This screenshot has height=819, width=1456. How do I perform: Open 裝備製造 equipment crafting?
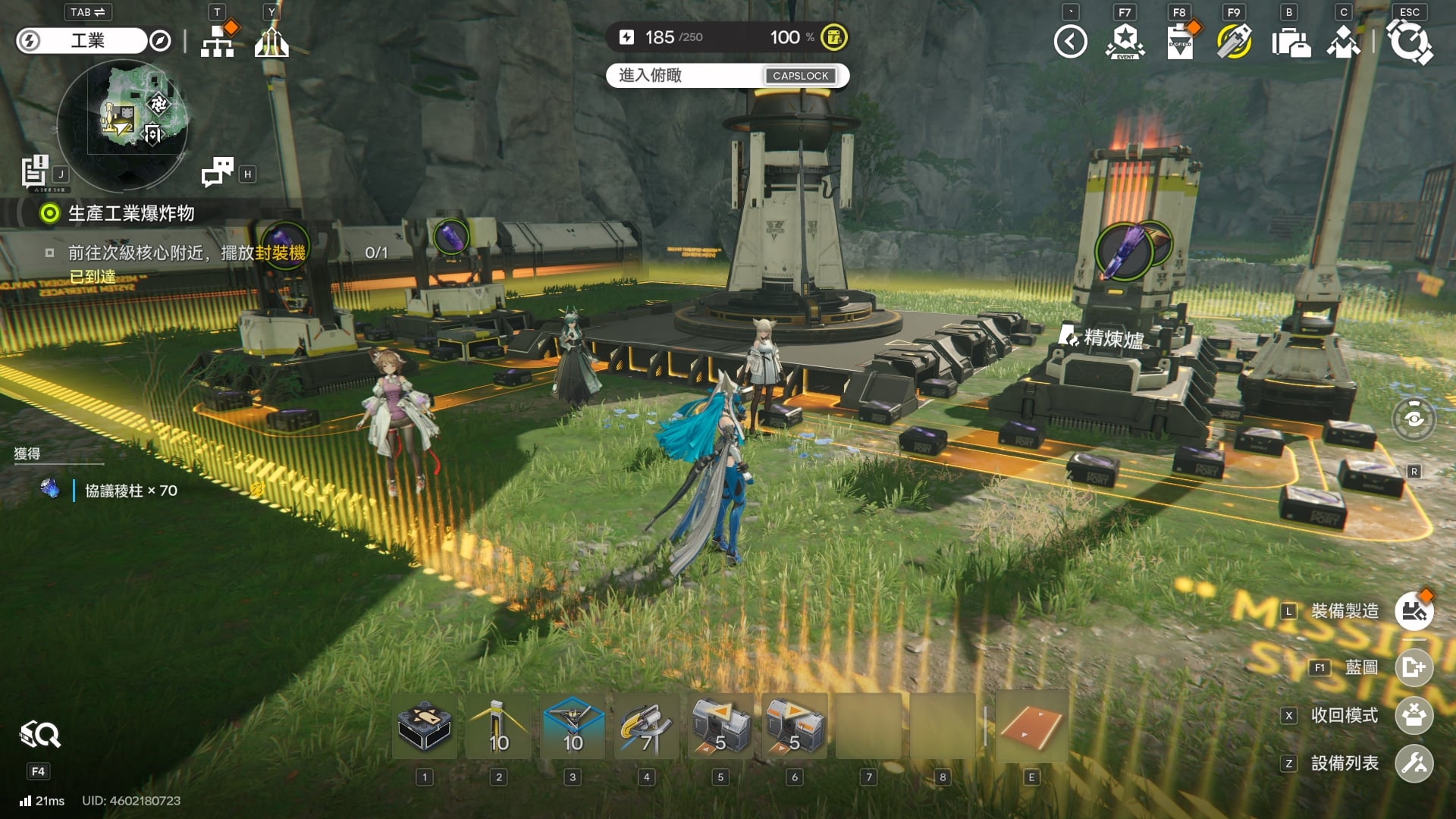[x=1414, y=611]
